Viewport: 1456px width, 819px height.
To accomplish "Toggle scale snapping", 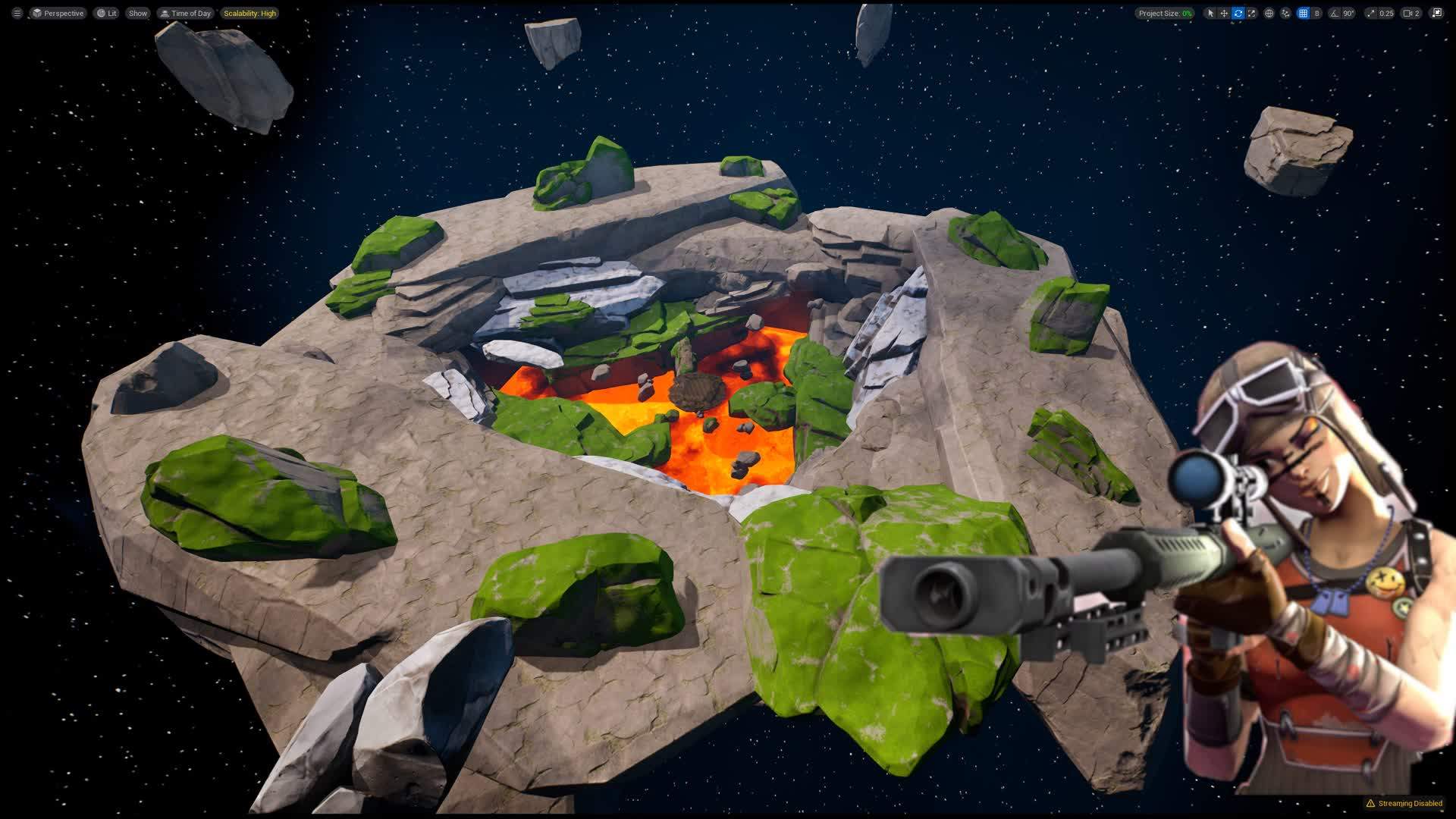I will pos(1370,13).
